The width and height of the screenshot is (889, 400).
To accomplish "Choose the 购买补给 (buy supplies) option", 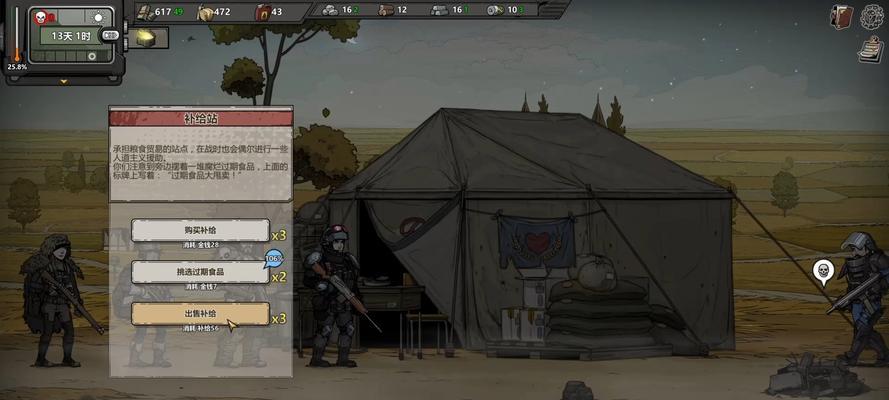I will coord(200,231).
